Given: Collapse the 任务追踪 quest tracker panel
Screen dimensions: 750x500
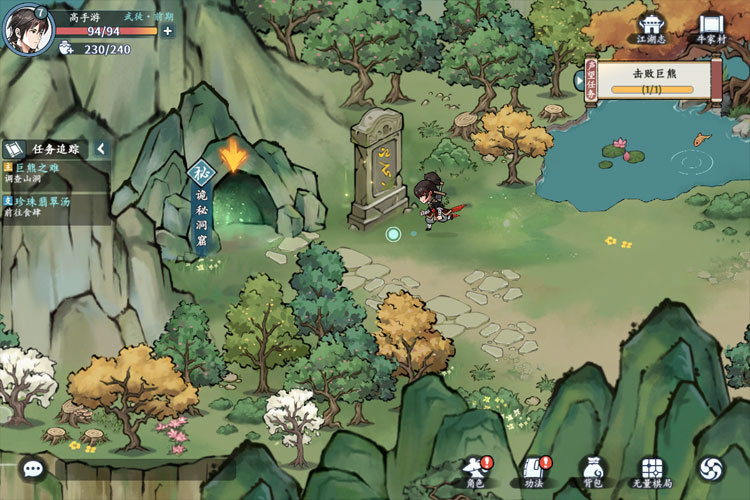Looking at the screenshot, I should 100,149.
